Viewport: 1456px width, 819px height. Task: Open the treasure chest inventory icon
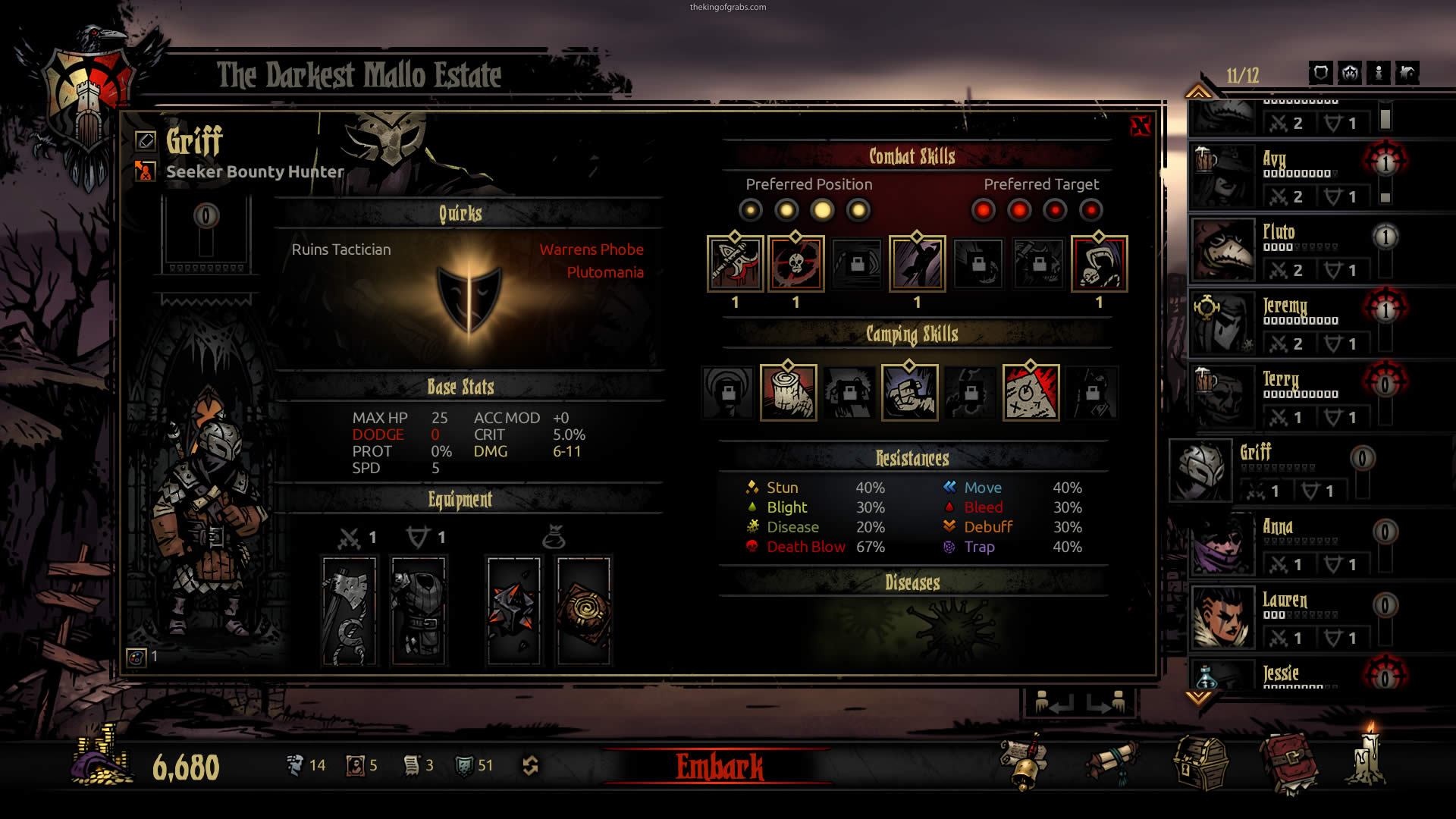1200,763
